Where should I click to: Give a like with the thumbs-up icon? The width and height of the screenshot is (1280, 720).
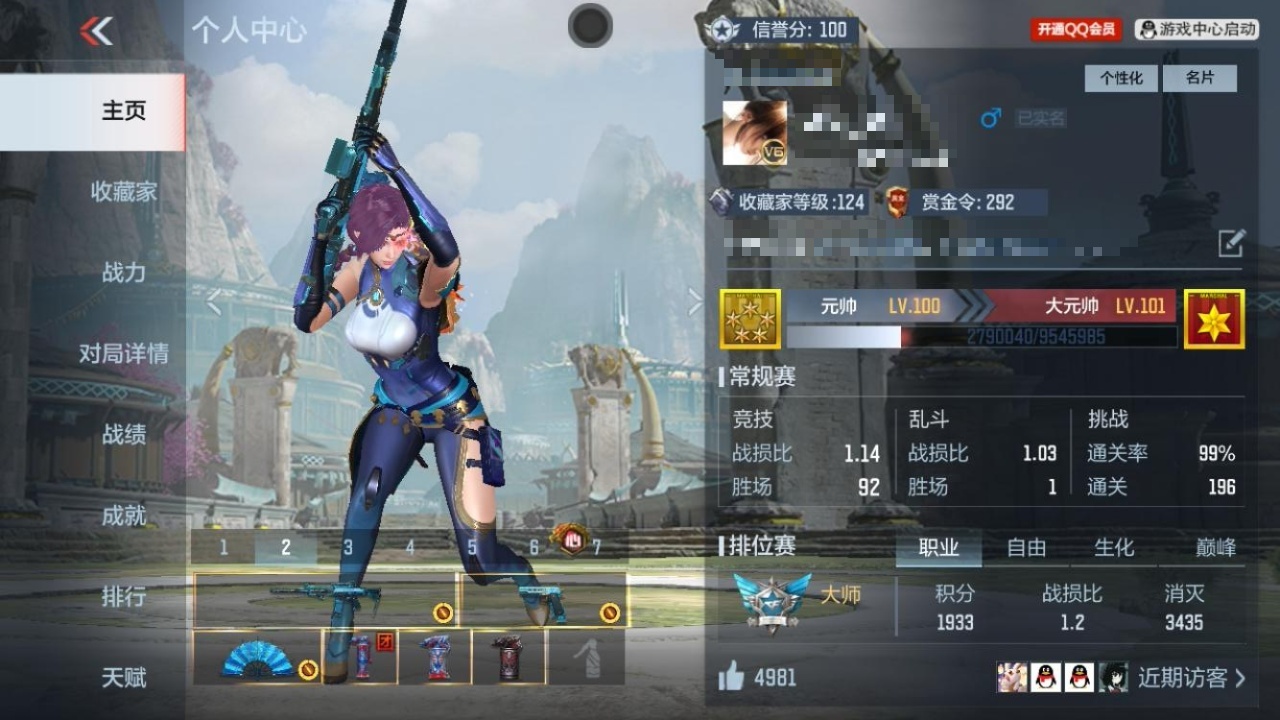[x=732, y=678]
